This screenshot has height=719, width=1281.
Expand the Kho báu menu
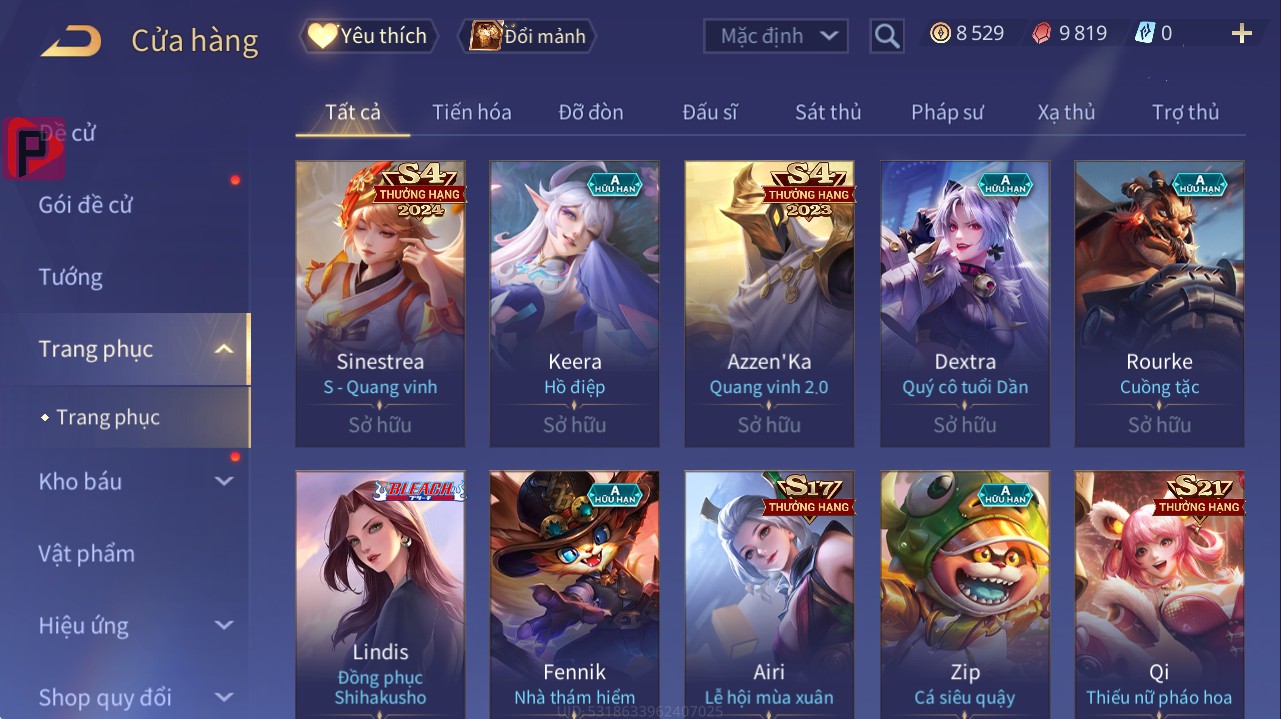pos(135,481)
